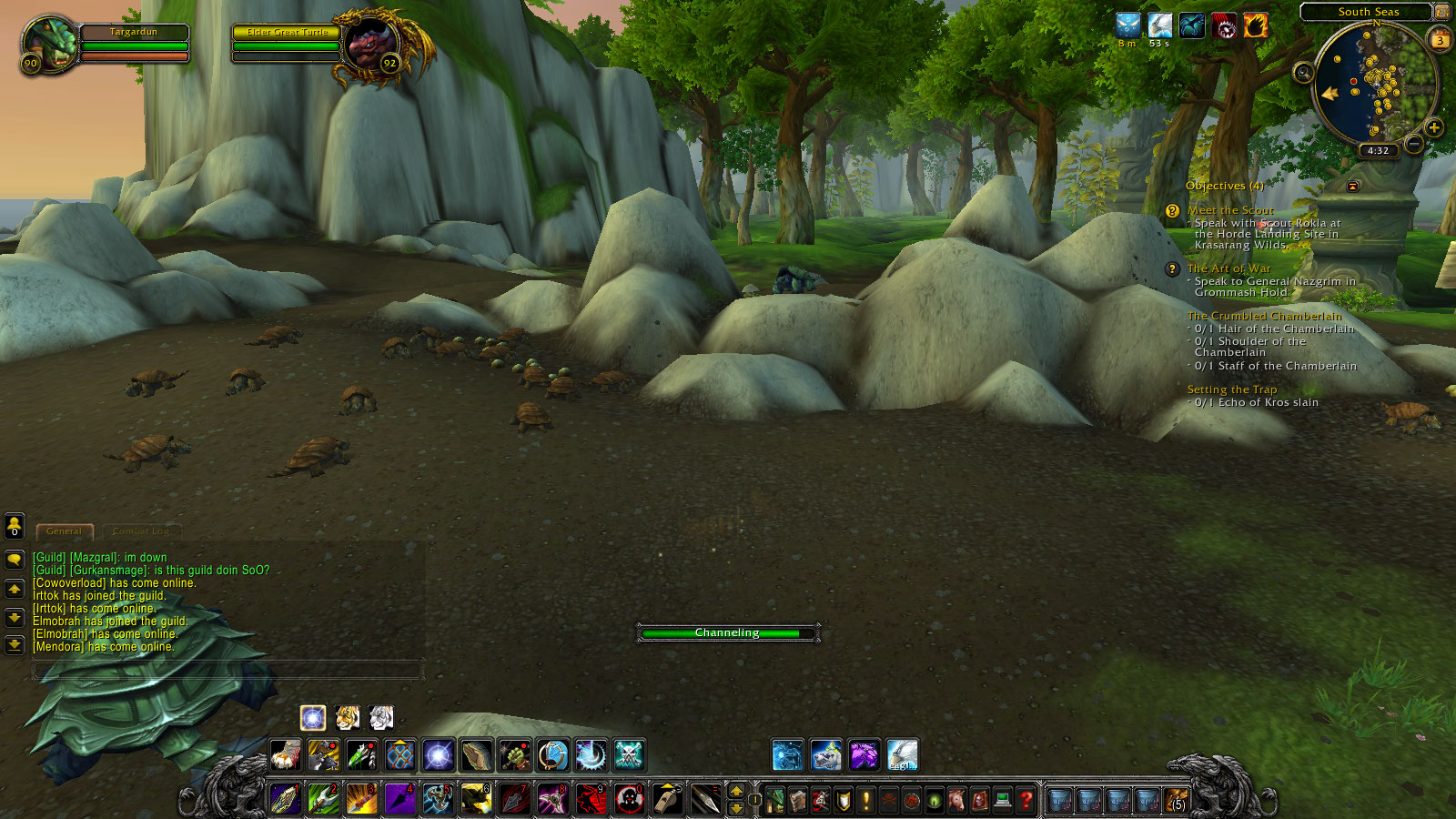Open the minimap tracking magnifier menu
Screen dimensions: 1456x819
[1304, 73]
